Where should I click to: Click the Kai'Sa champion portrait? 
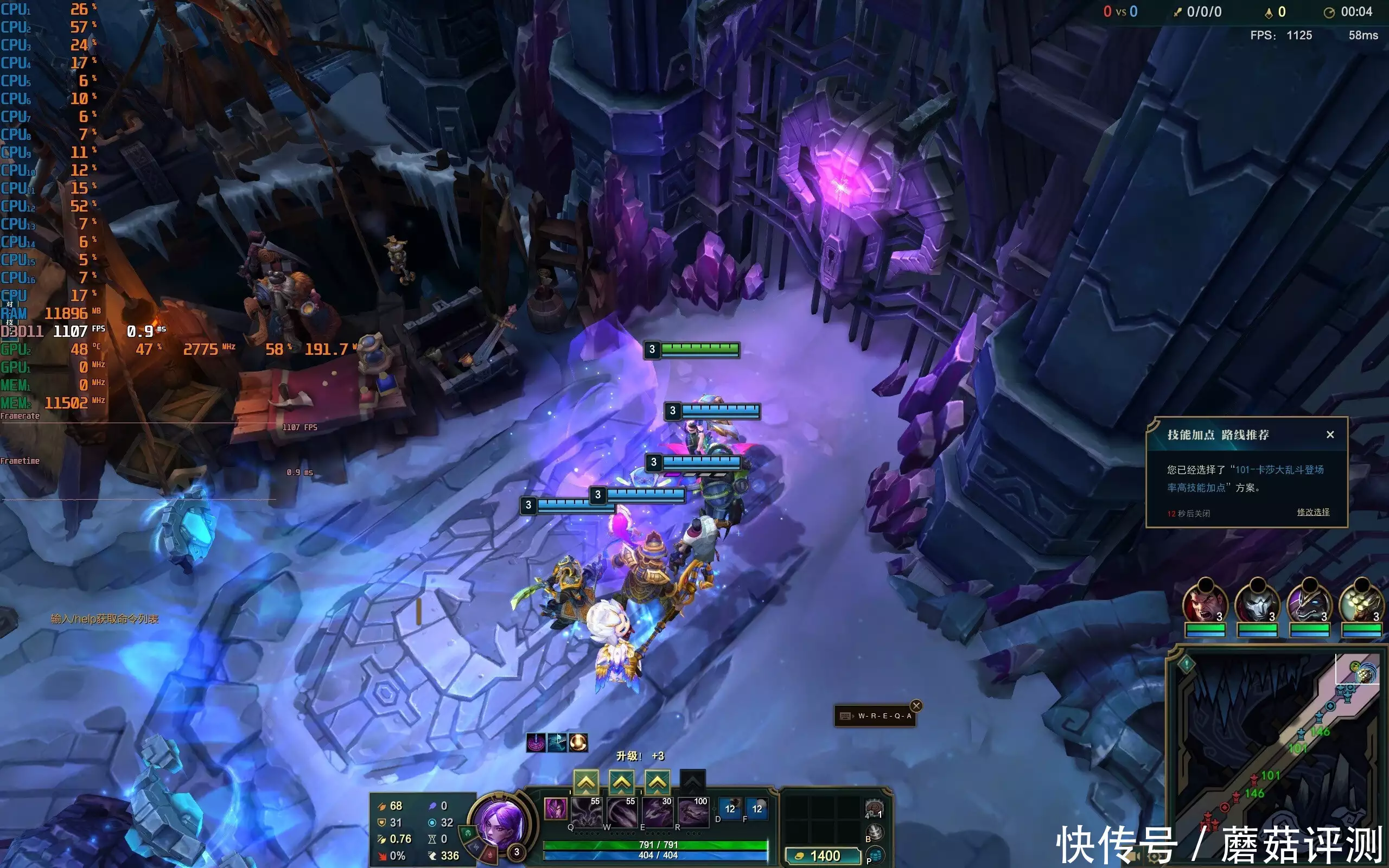pos(498,821)
